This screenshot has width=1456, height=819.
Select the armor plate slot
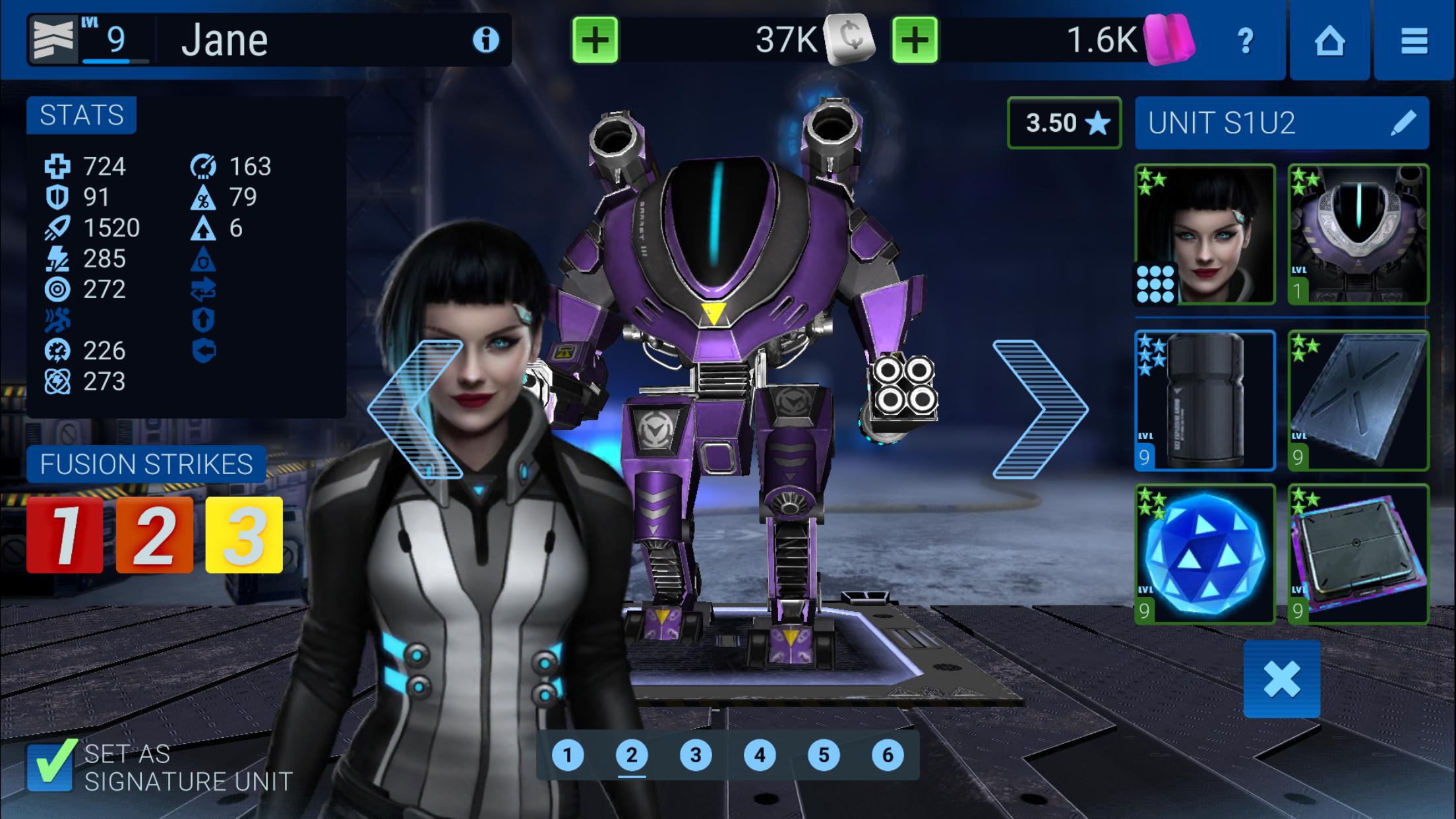point(1358,400)
